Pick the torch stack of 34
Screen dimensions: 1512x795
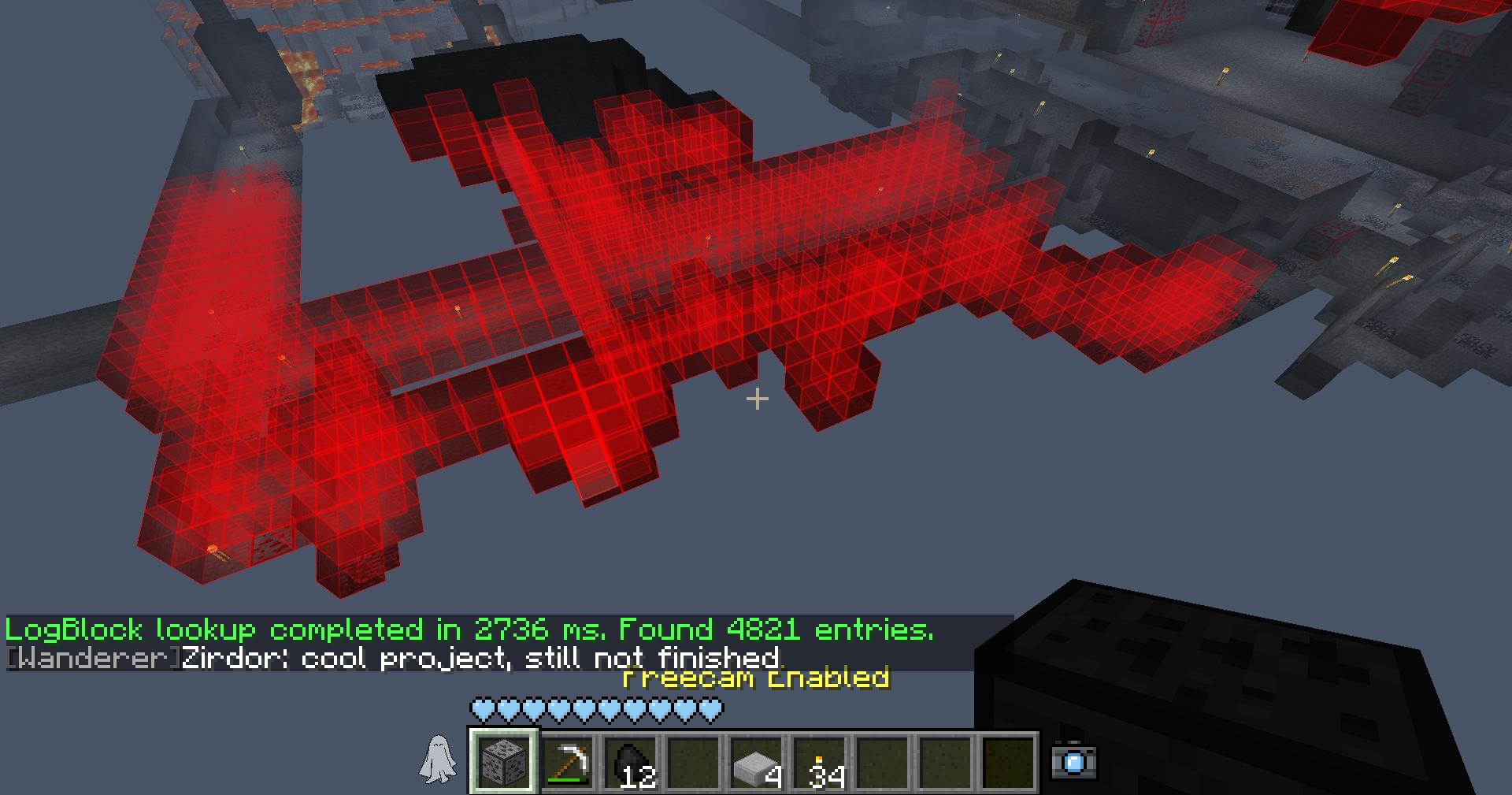[820, 762]
